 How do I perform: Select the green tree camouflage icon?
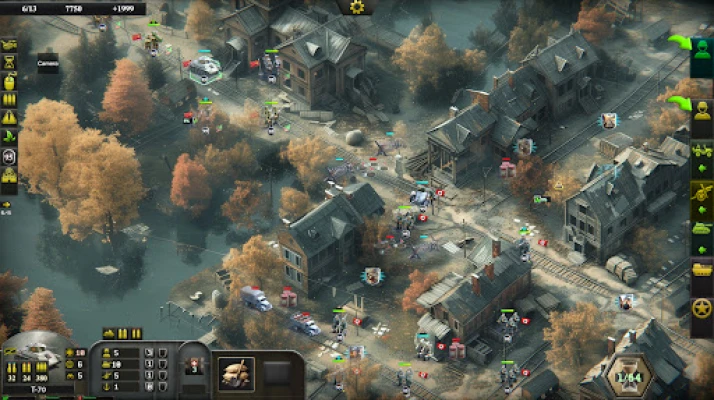coord(10,137)
